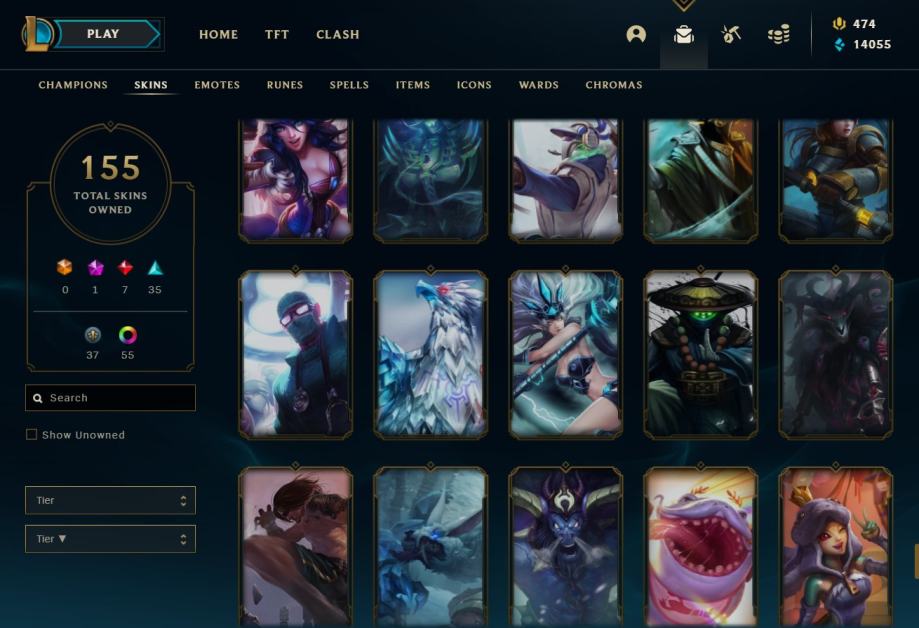Screen dimensions: 919x628
Task: Switch to the ITEMS tab
Action: coord(413,85)
